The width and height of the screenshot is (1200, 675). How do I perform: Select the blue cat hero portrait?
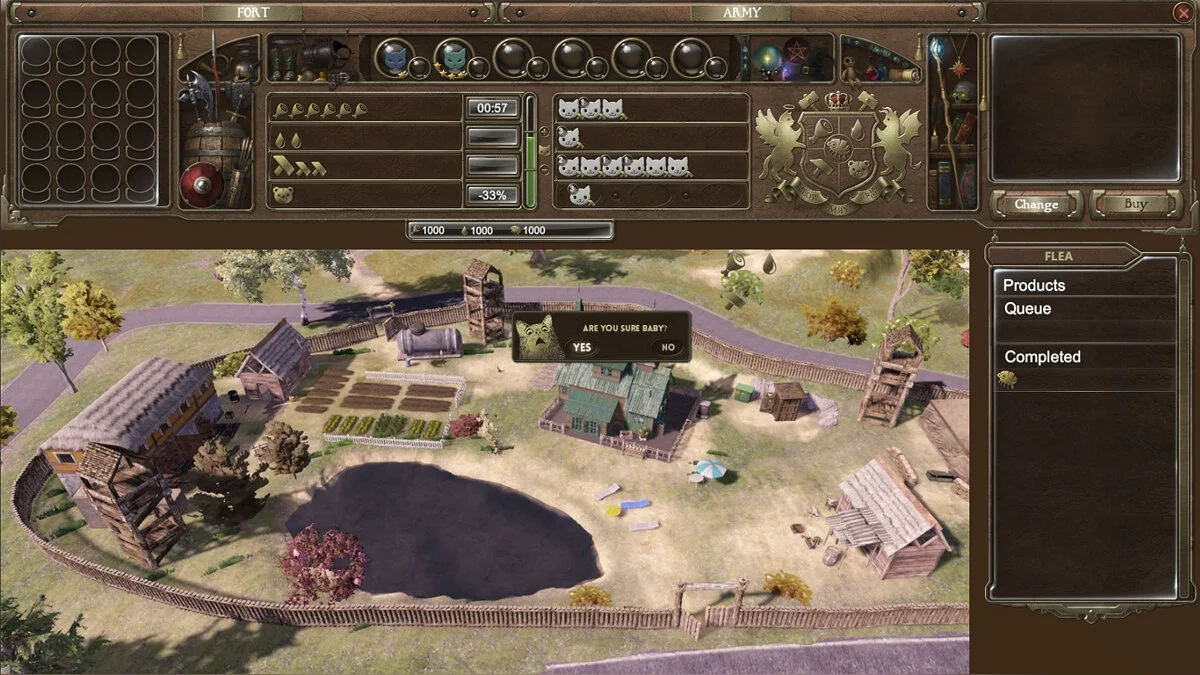(x=394, y=58)
